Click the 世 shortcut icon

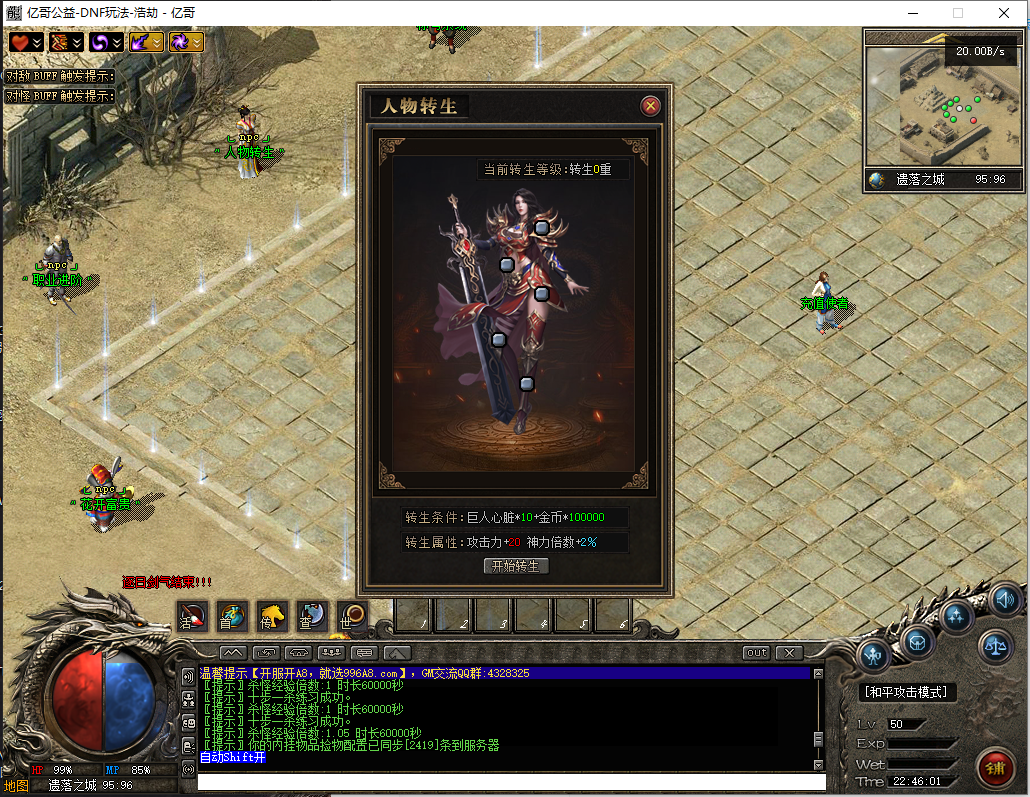351,617
